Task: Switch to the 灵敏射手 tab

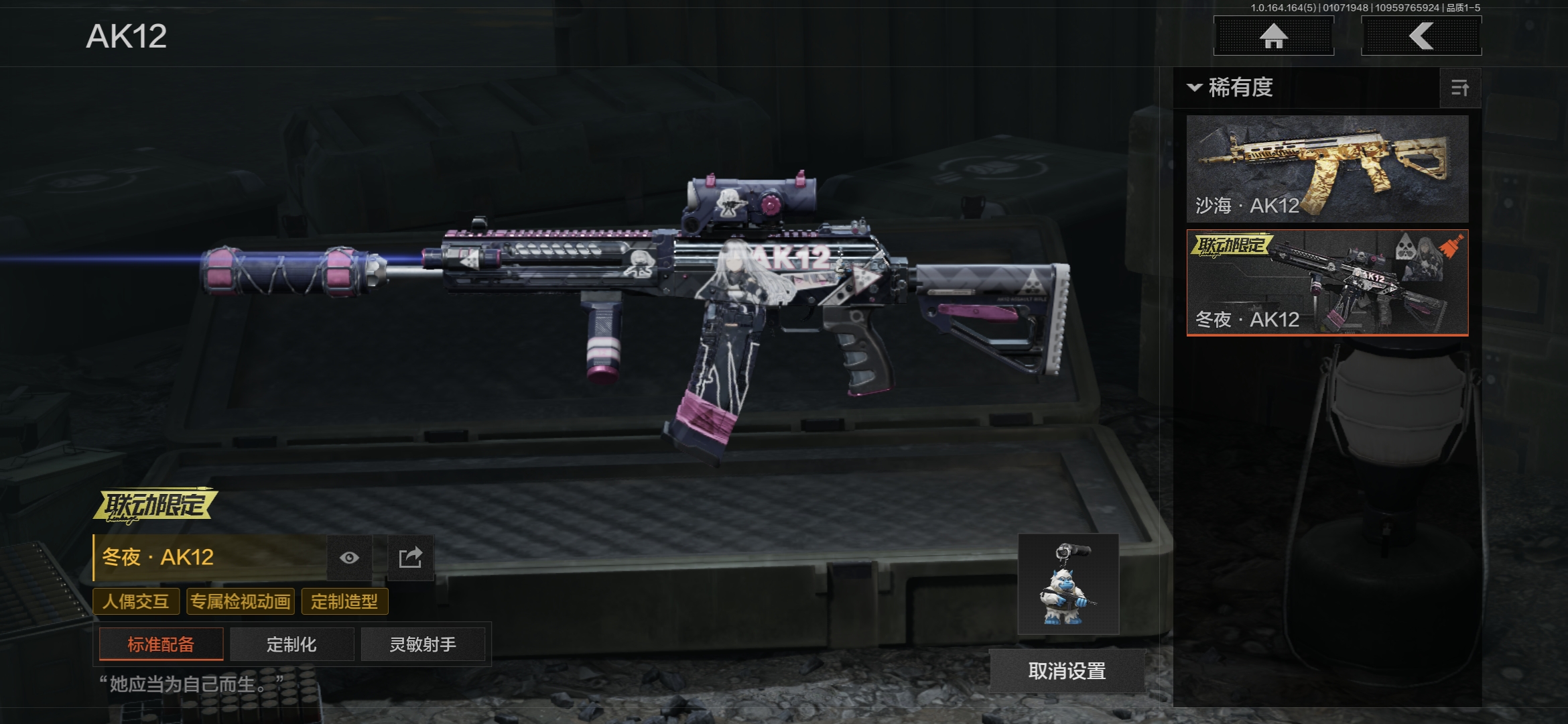Action: (423, 644)
